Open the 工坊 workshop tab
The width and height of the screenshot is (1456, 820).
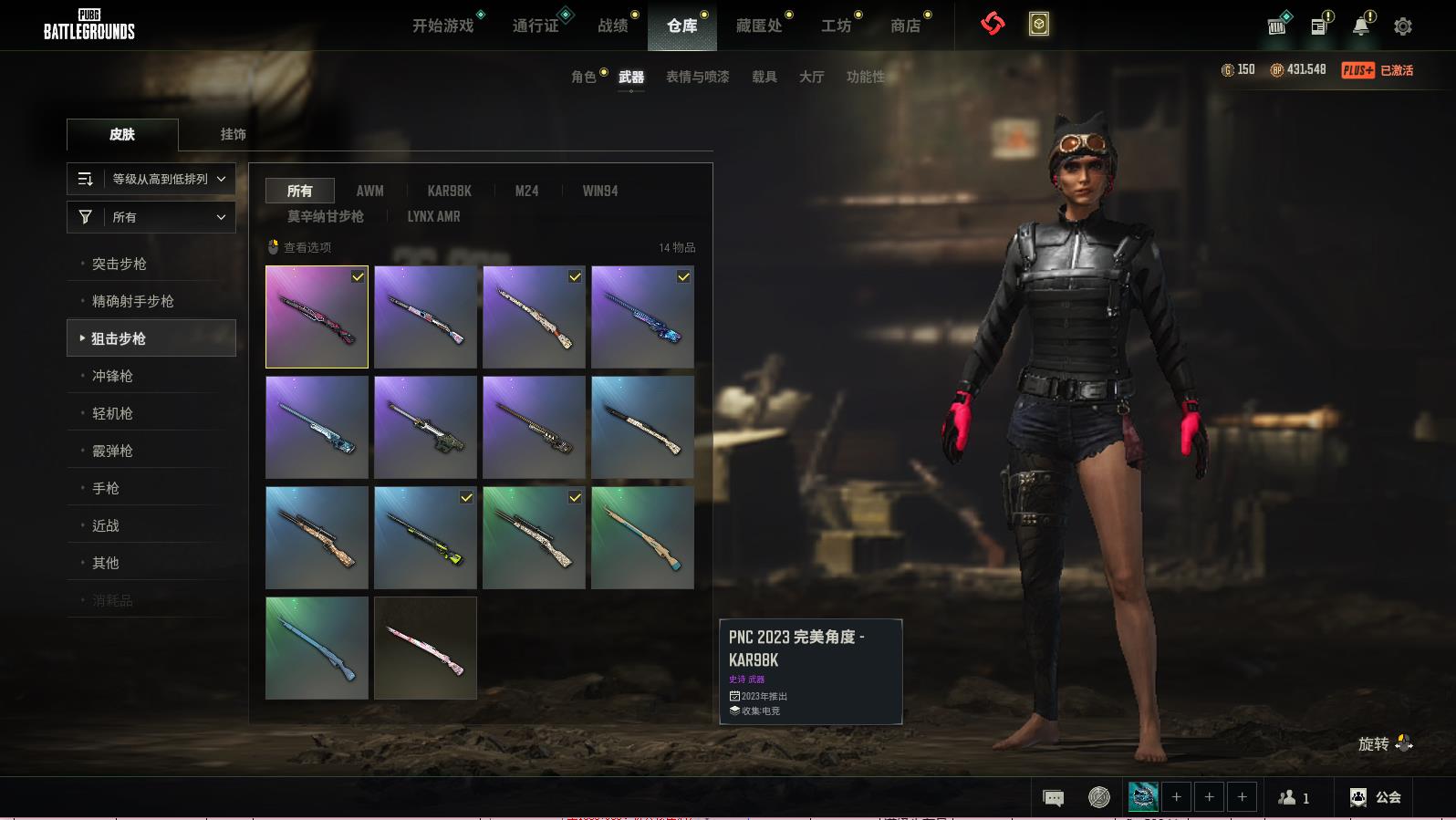(x=836, y=26)
